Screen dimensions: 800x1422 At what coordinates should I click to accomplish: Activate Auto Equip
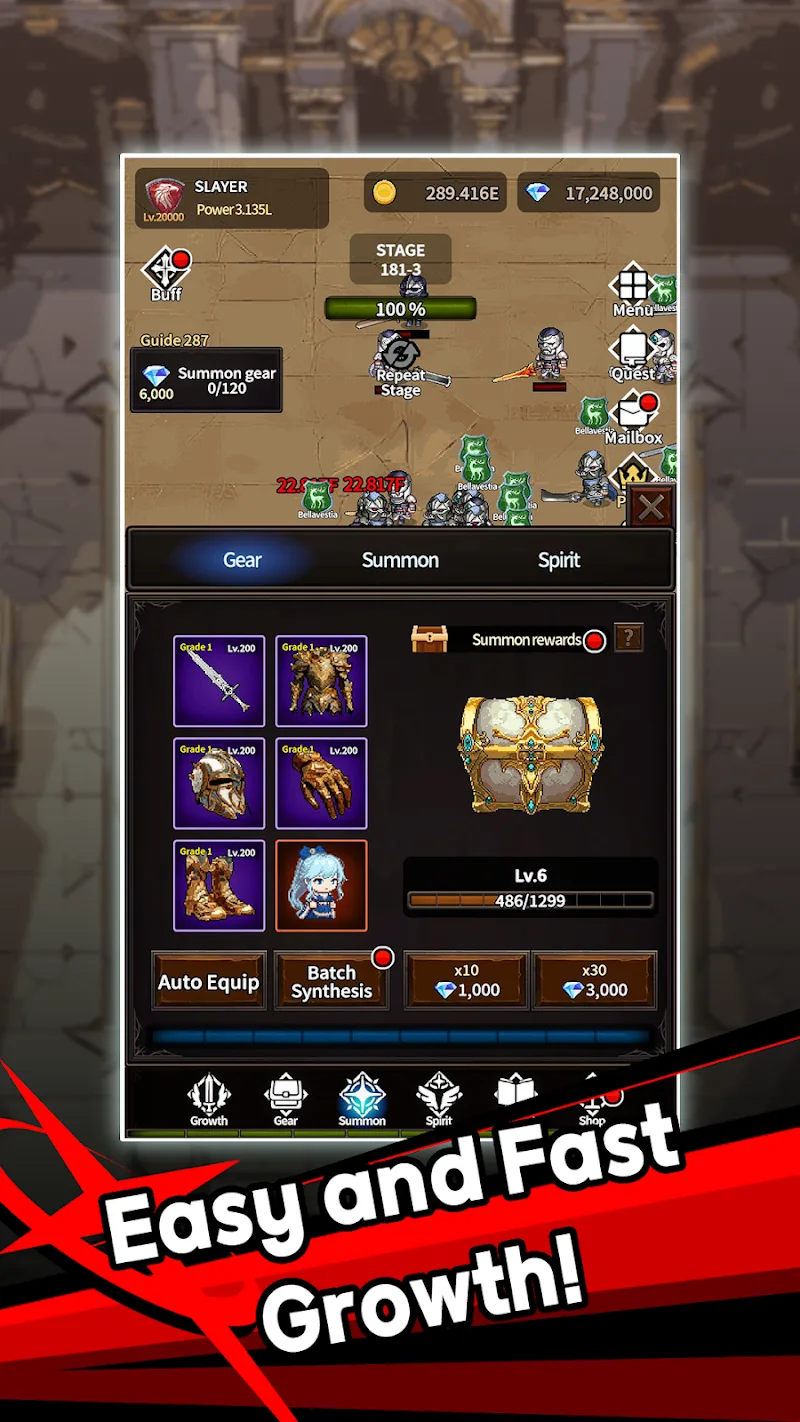208,982
